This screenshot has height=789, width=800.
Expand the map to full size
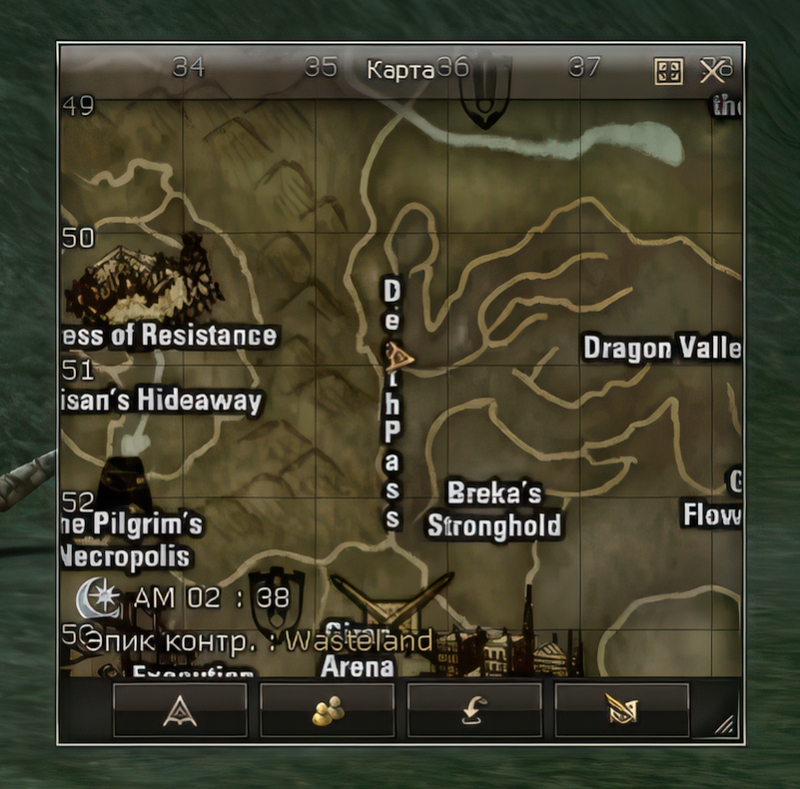(668, 71)
